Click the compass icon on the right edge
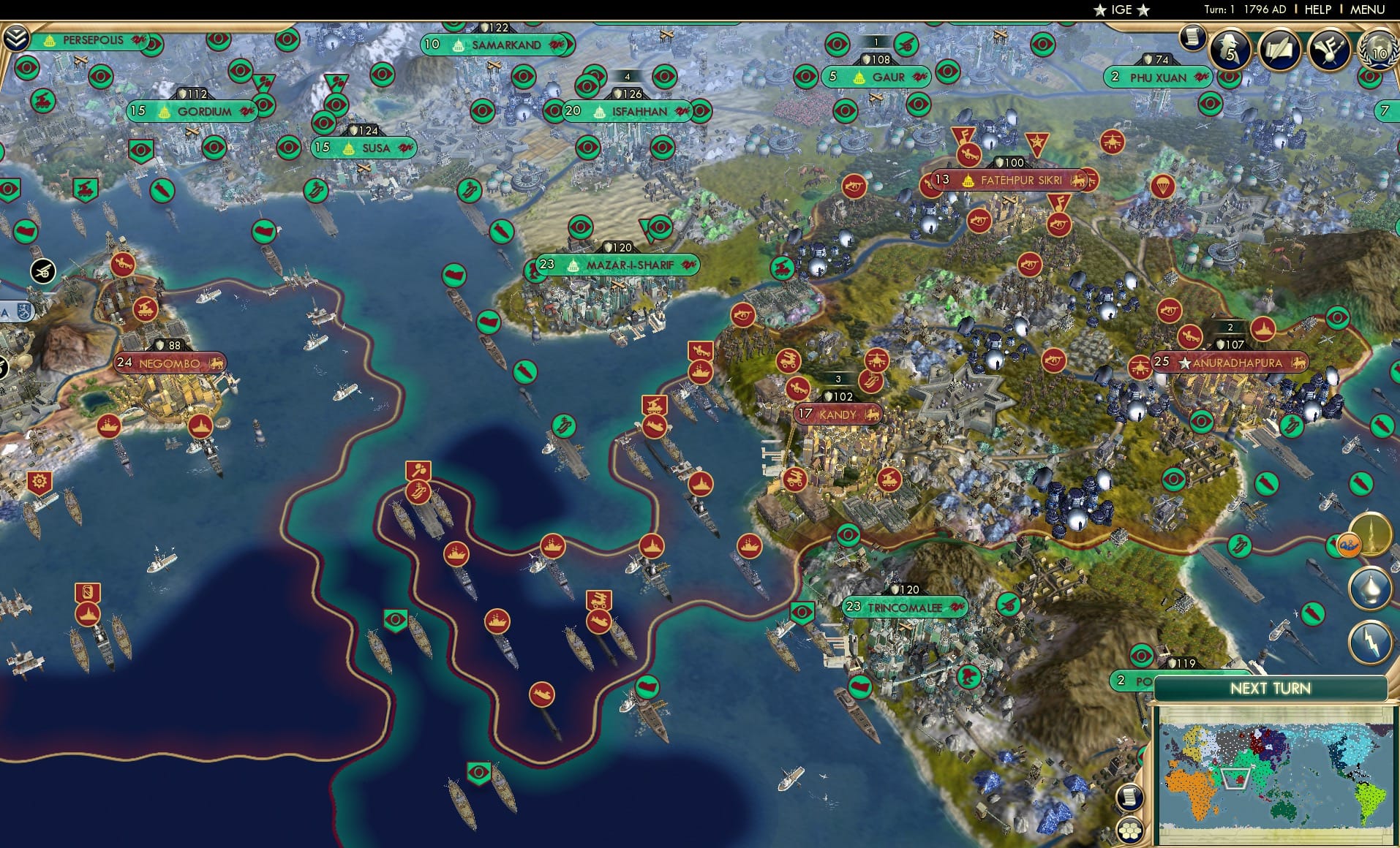This screenshot has width=1400, height=848. 1369,642
